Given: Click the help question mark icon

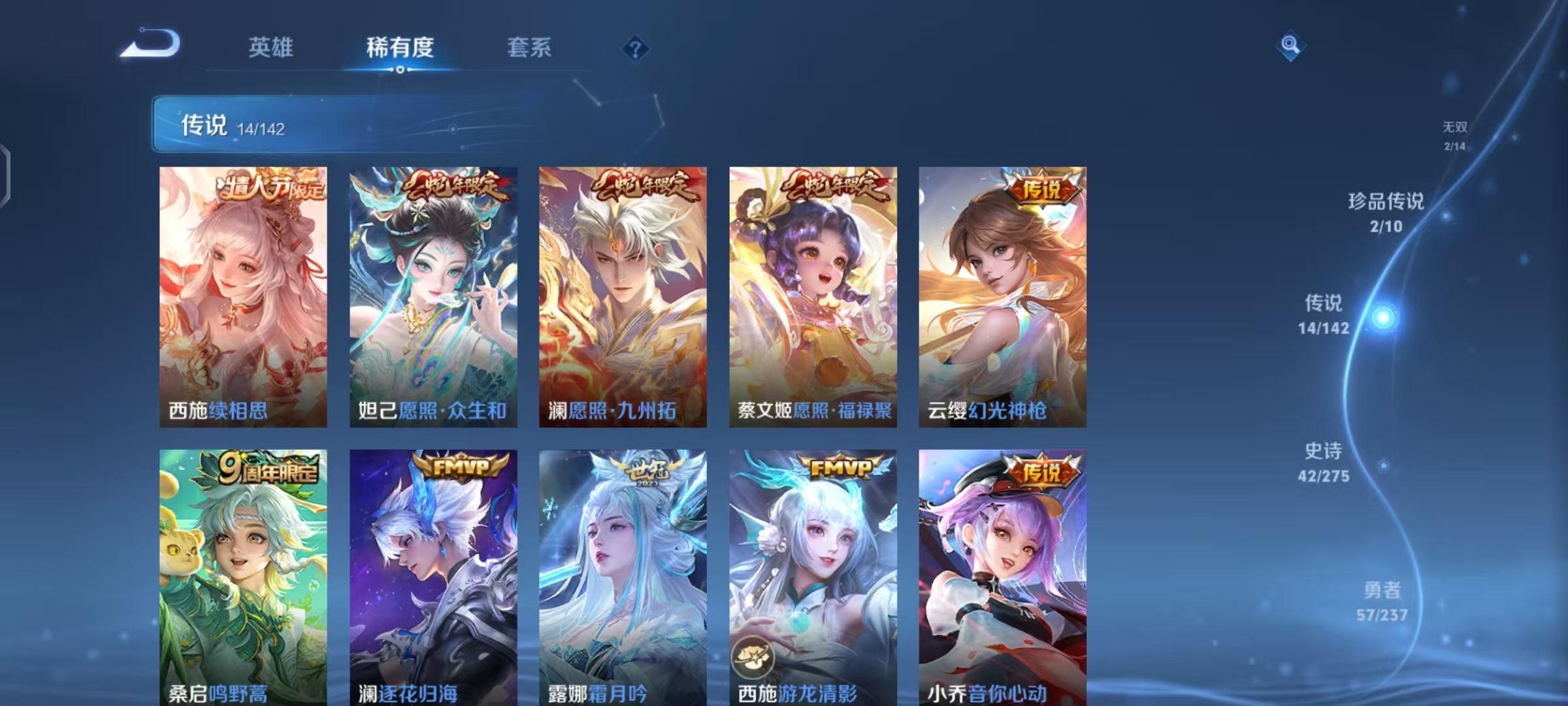Looking at the screenshot, I should pyautogui.click(x=637, y=48).
